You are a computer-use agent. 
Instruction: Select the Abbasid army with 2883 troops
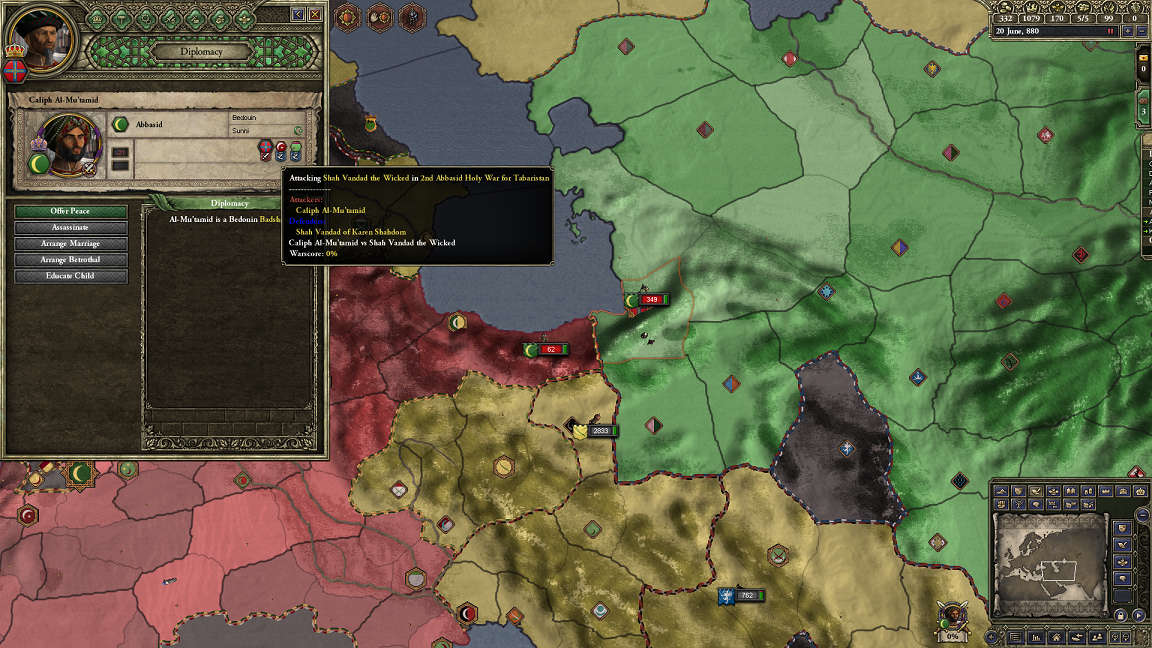coord(600,431)
